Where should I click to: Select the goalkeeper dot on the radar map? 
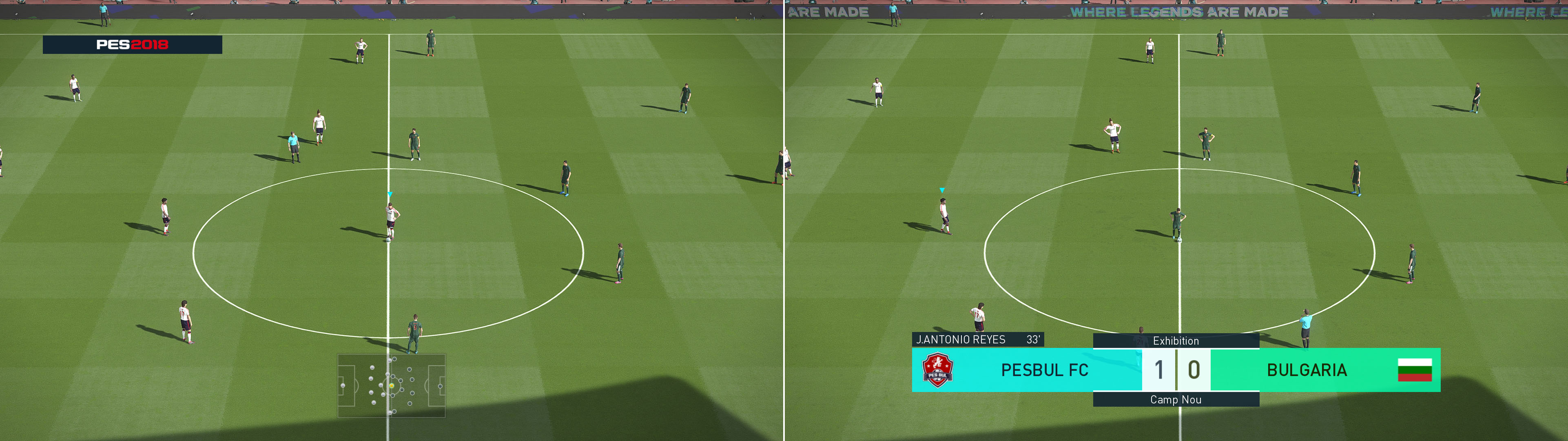pos(343,385)
